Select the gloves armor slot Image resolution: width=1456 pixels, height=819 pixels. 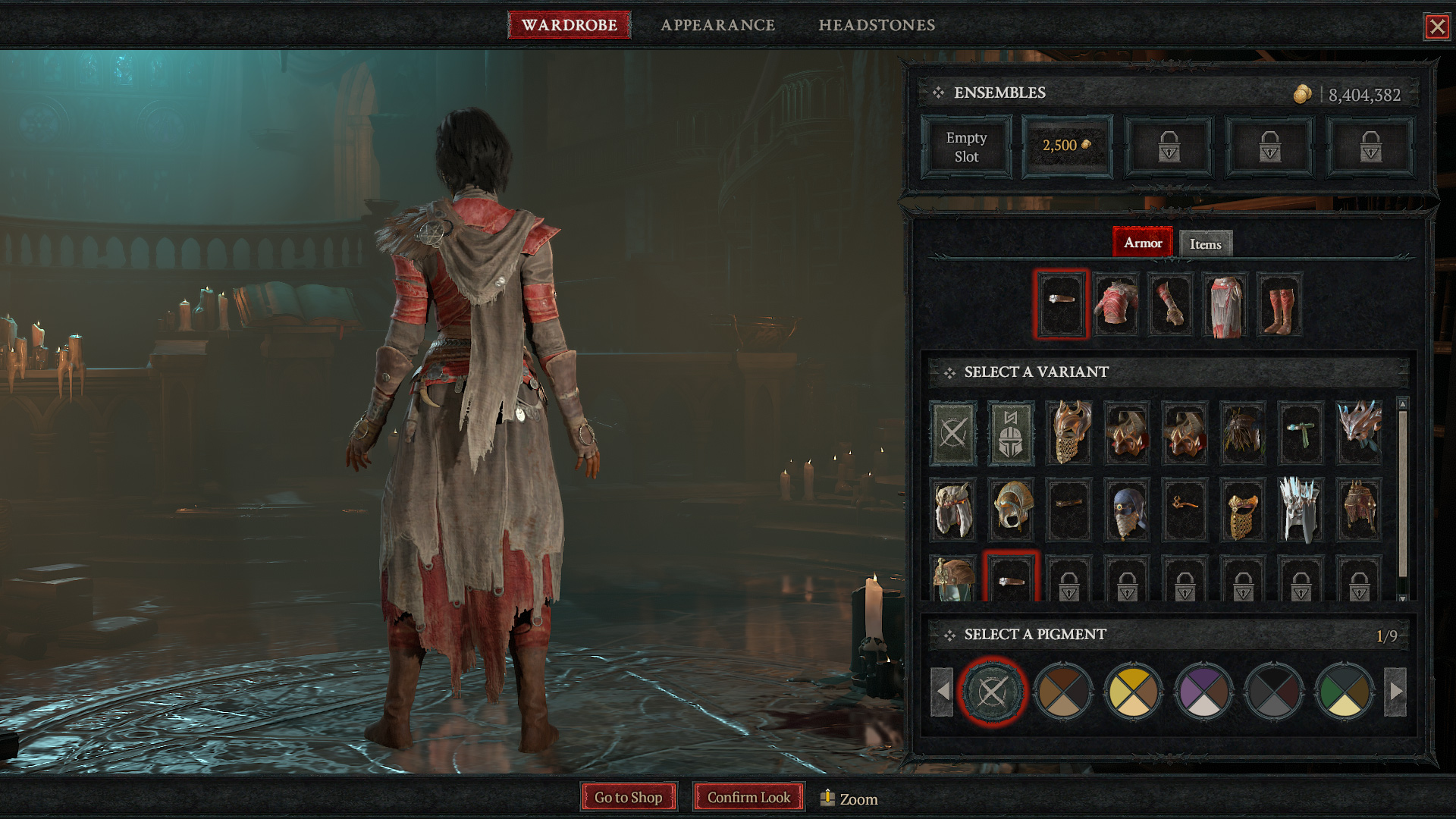(1170, 305)
